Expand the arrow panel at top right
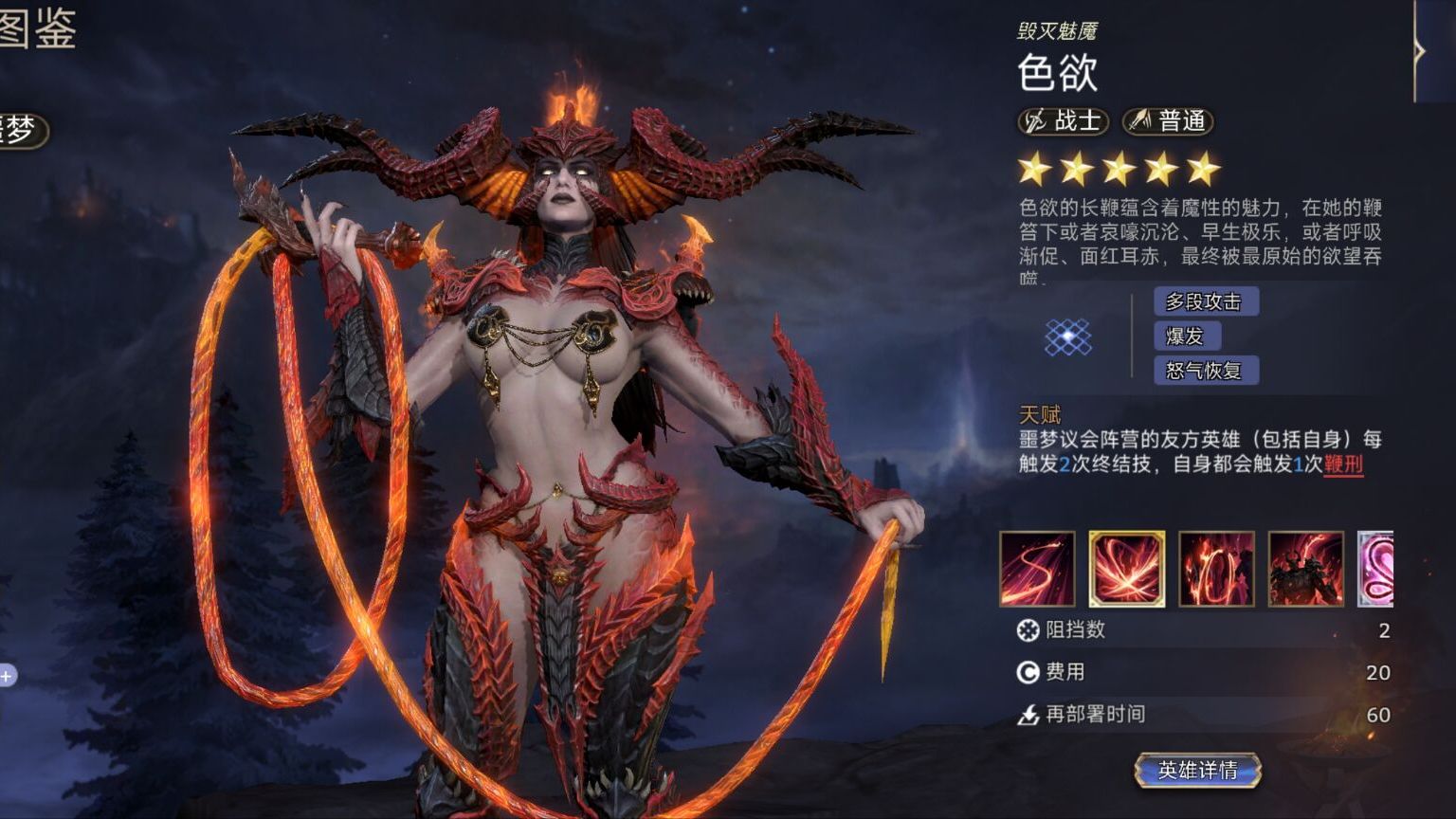1456x819 pixels. [1419, 51]
